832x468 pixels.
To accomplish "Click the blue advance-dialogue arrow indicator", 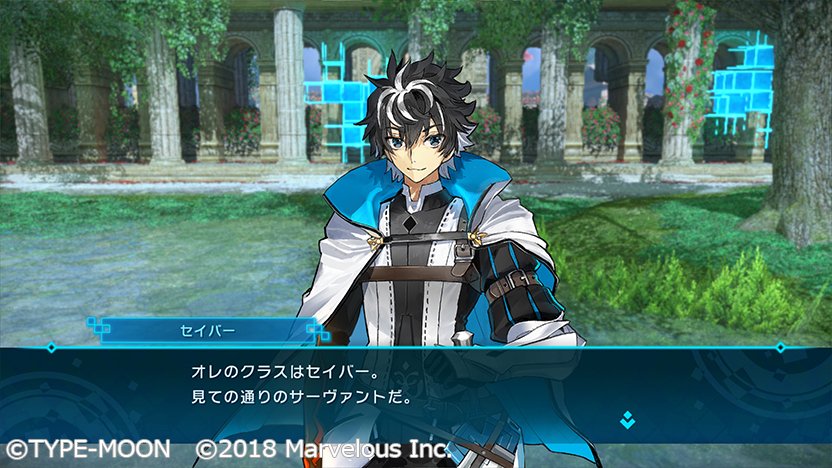I will click(627, 419).
